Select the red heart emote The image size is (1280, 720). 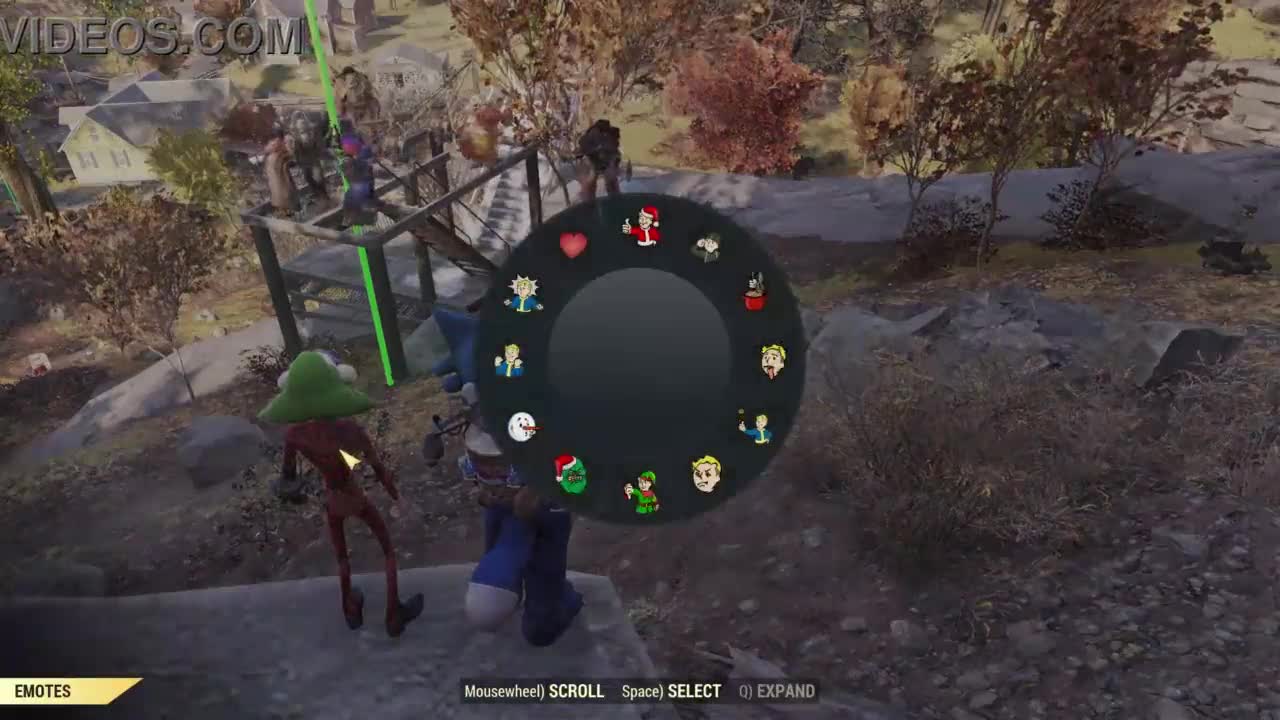573,245
